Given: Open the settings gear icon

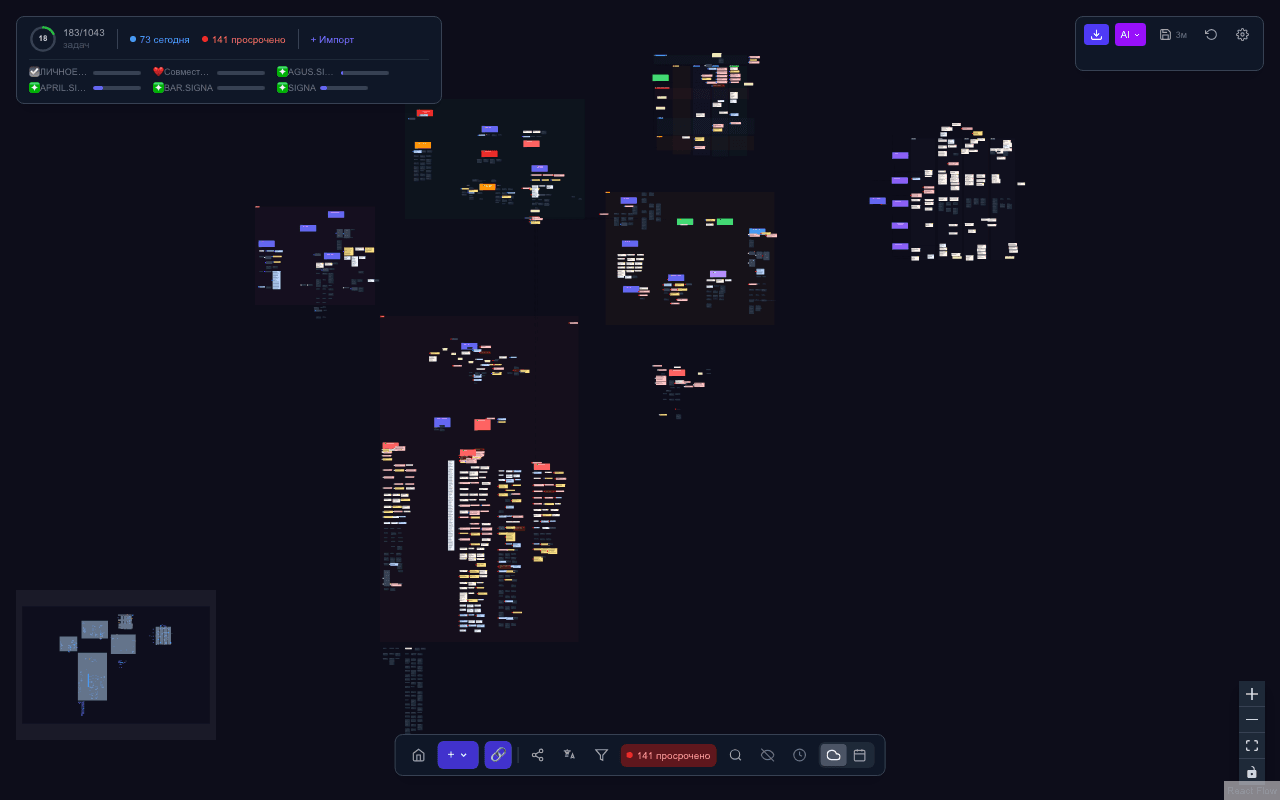Looking at the screenshot, I should (1242, 34).
